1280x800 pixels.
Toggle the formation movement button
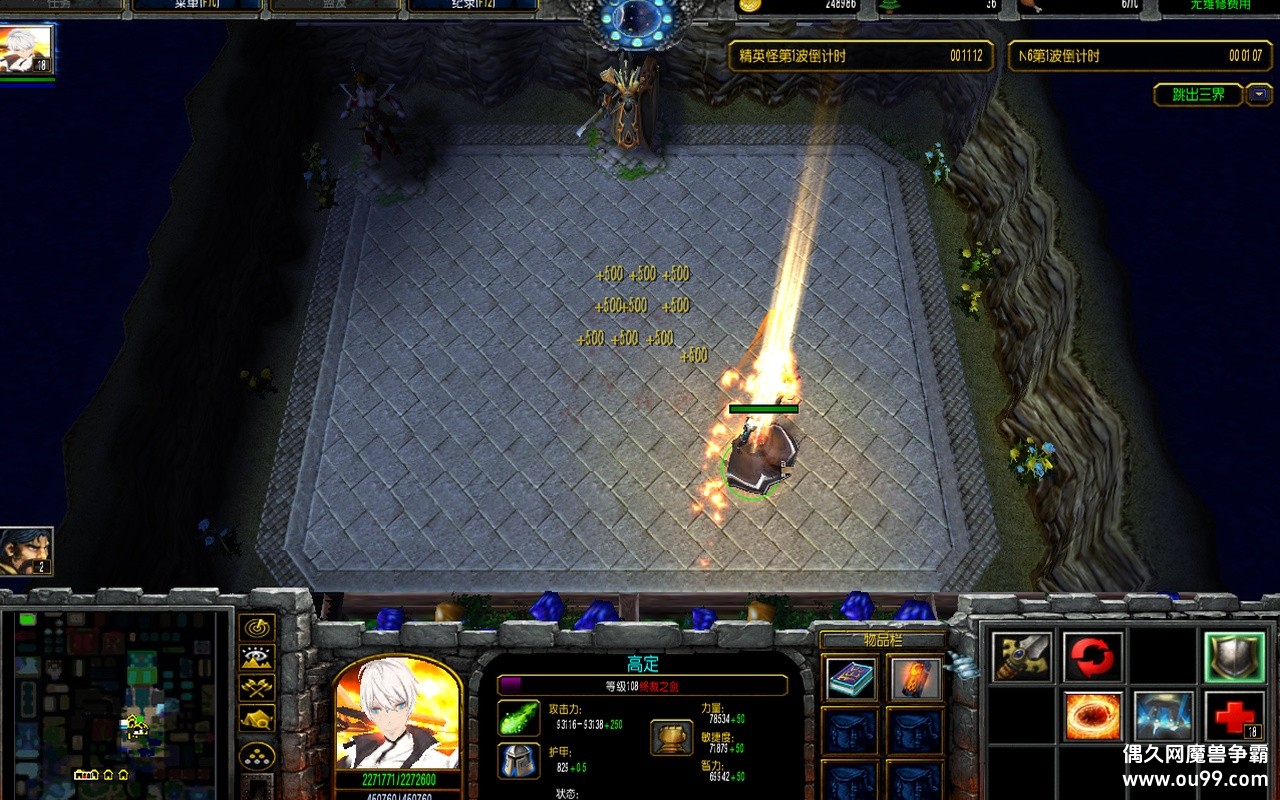coord(257,755)
